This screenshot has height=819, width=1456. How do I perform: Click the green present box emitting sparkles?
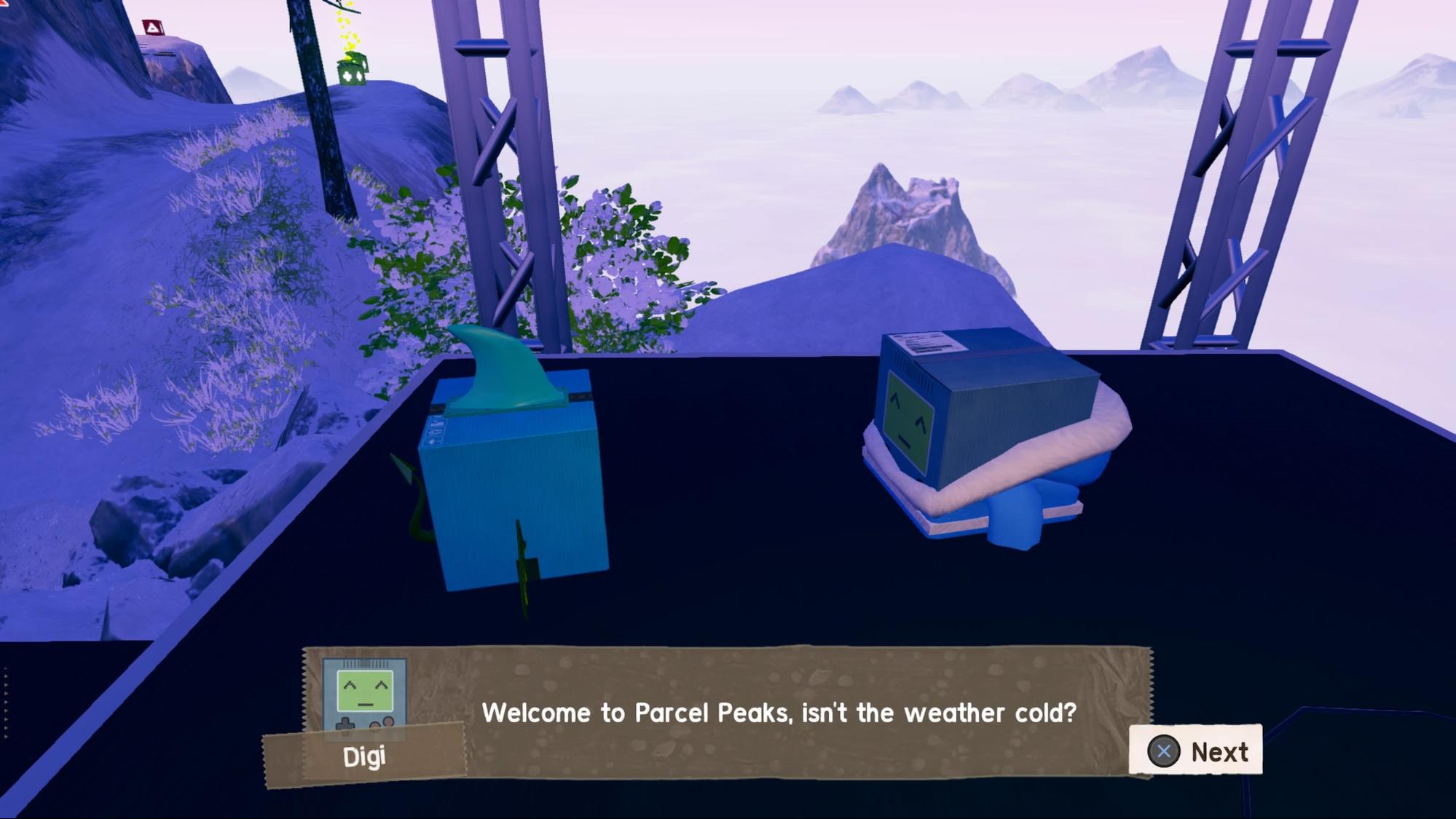pos(351,71)
